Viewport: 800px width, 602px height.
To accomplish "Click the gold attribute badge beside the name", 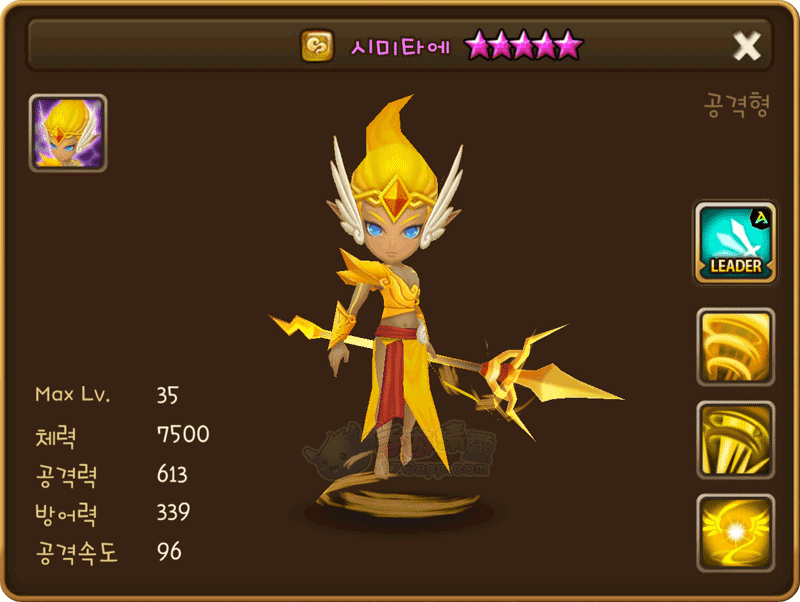I will (x=317, y=45).
